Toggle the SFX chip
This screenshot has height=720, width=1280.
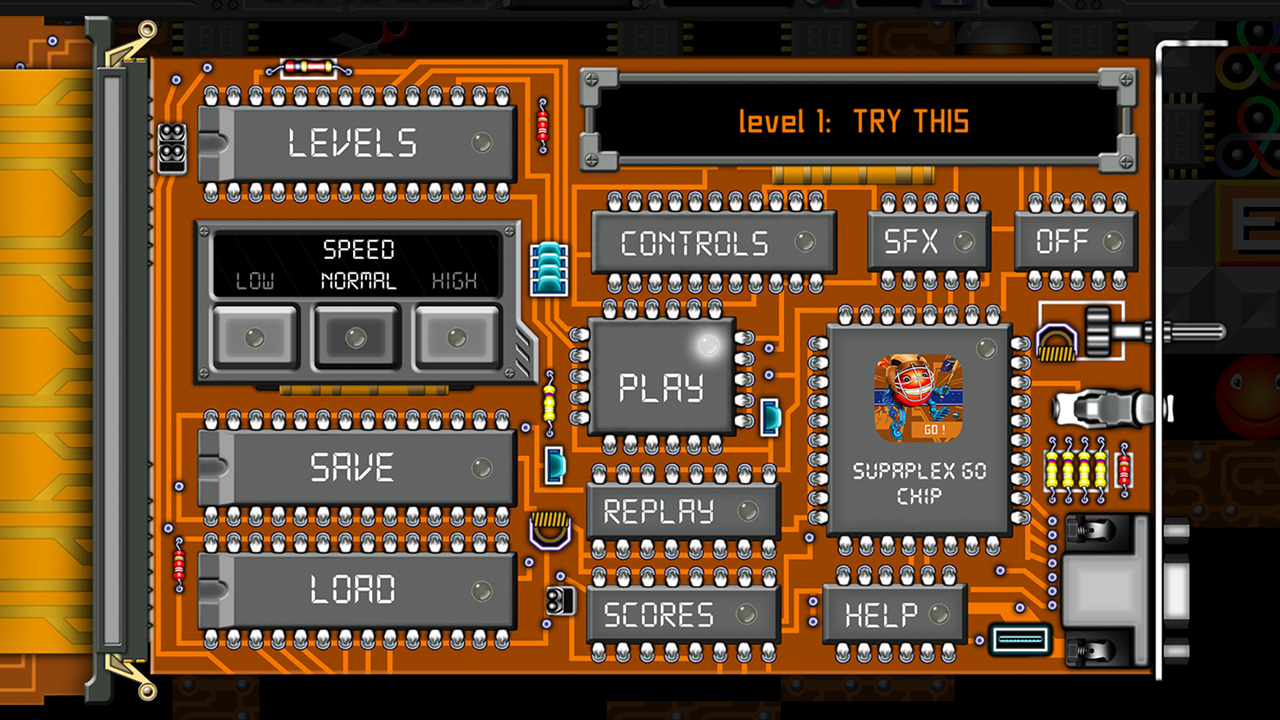click(928, 240)
